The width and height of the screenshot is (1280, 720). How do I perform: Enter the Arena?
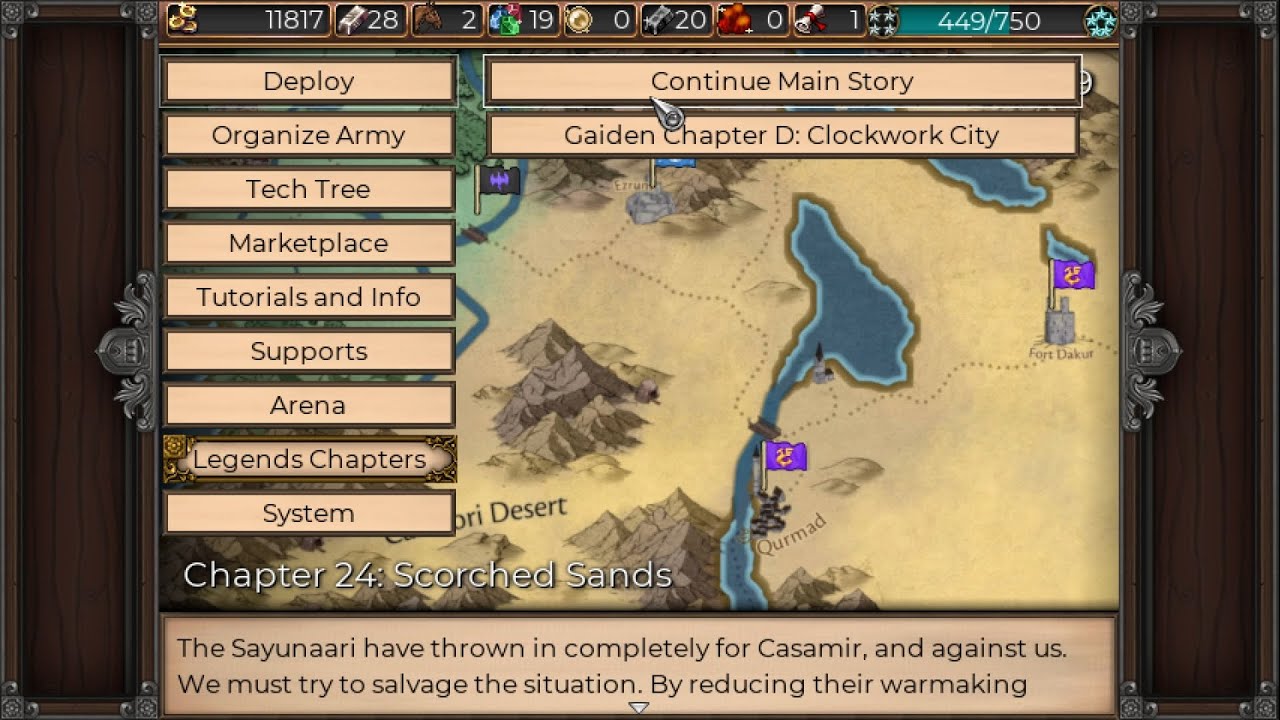(308, 405)
